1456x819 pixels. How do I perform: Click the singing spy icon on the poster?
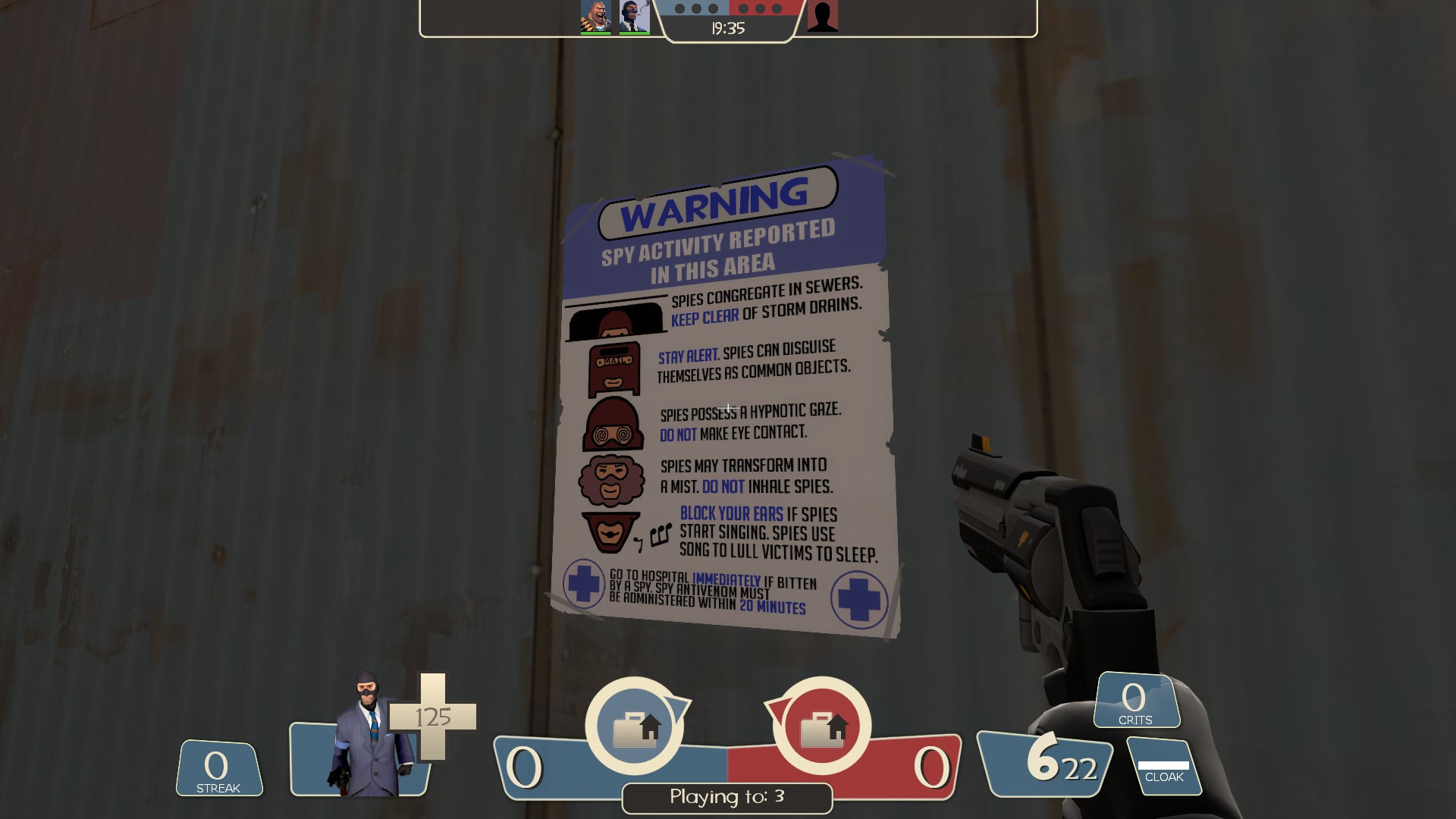(609, 530)
